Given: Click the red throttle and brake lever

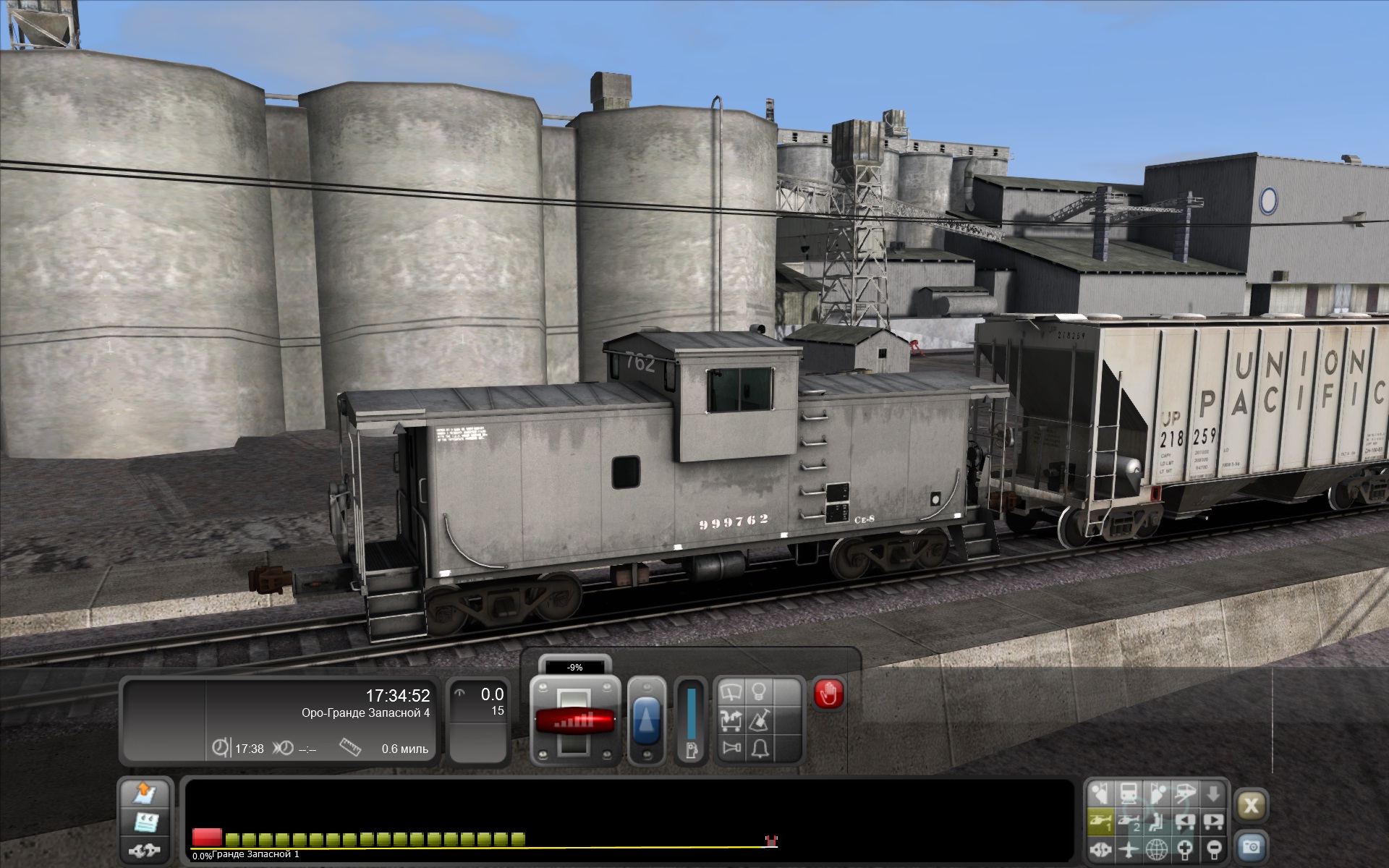Looking at the screenshot, I should pos(575,720).
